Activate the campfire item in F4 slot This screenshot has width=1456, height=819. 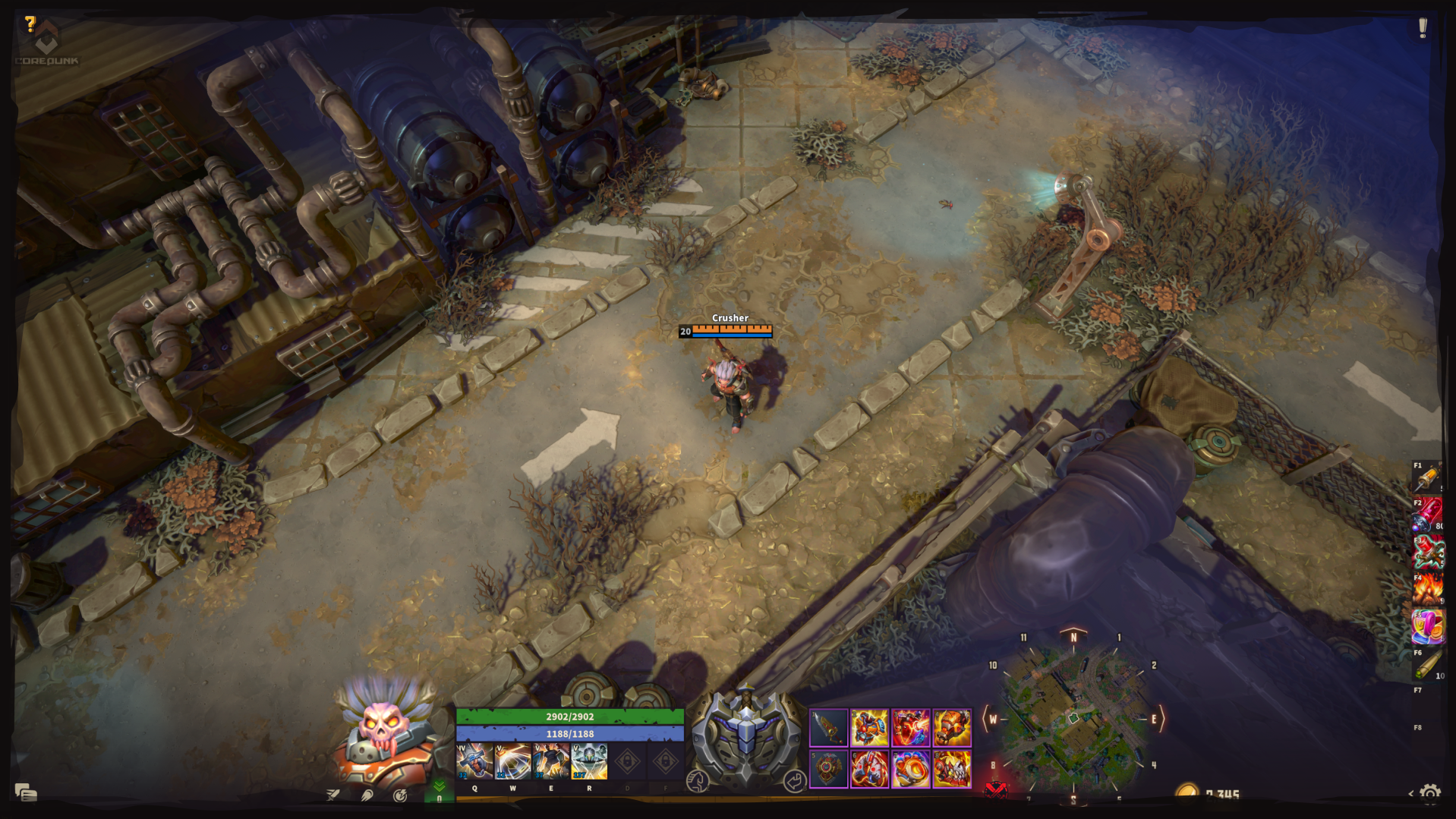click(x=1427, y=590)
